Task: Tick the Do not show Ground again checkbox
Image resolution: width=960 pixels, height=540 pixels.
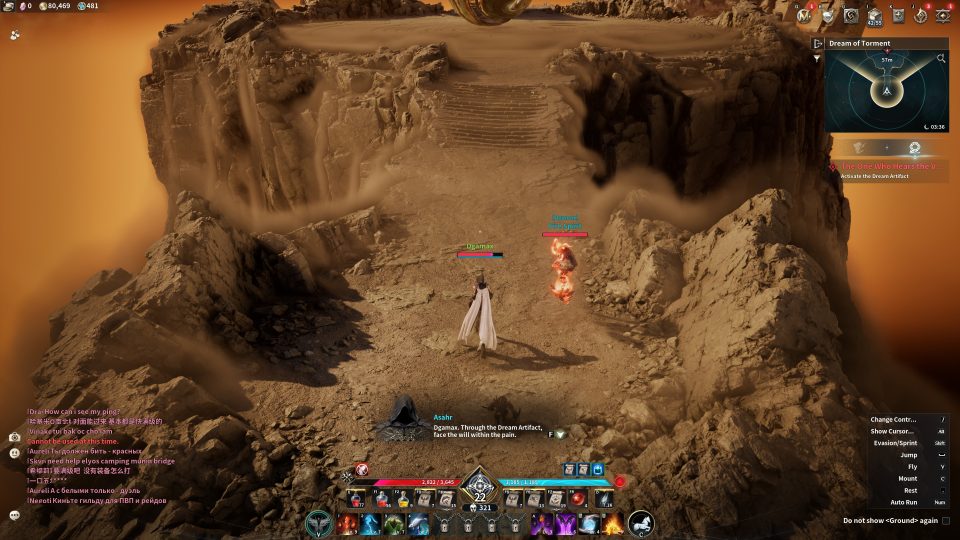Action: click(946, 520)
